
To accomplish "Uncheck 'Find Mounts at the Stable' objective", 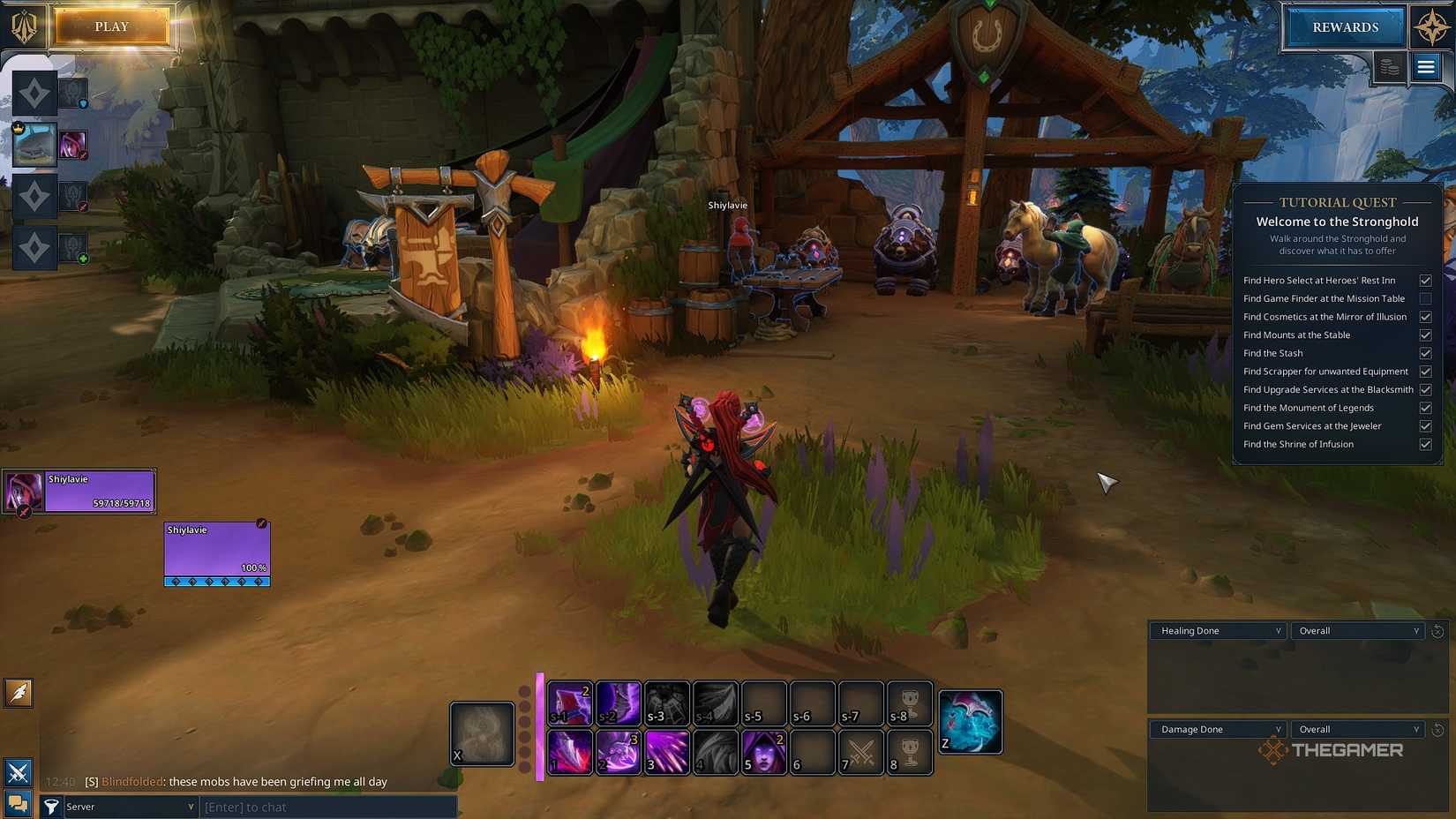I will pos(1426,334).
